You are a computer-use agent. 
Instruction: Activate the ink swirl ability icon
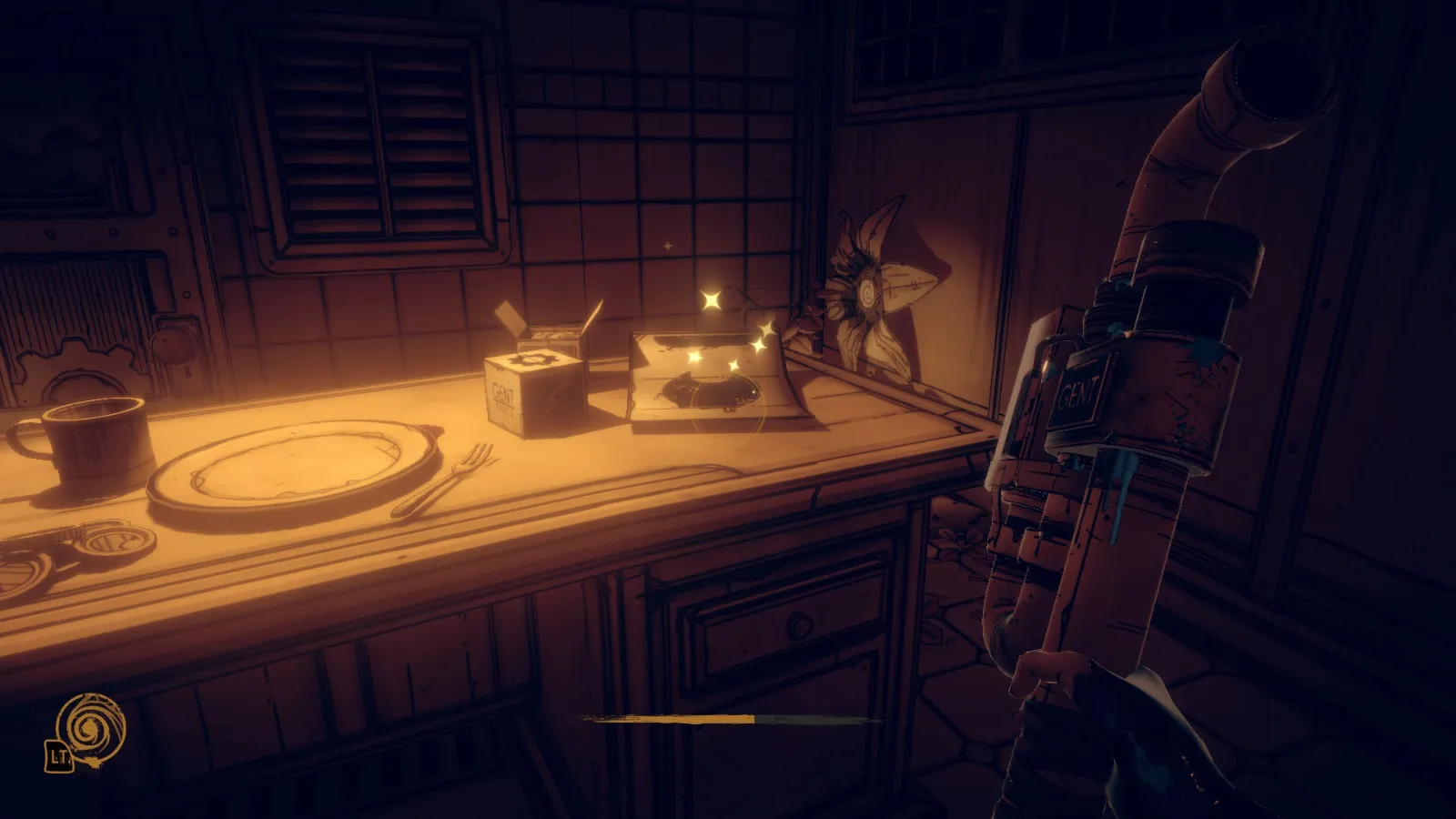[90, 727]
